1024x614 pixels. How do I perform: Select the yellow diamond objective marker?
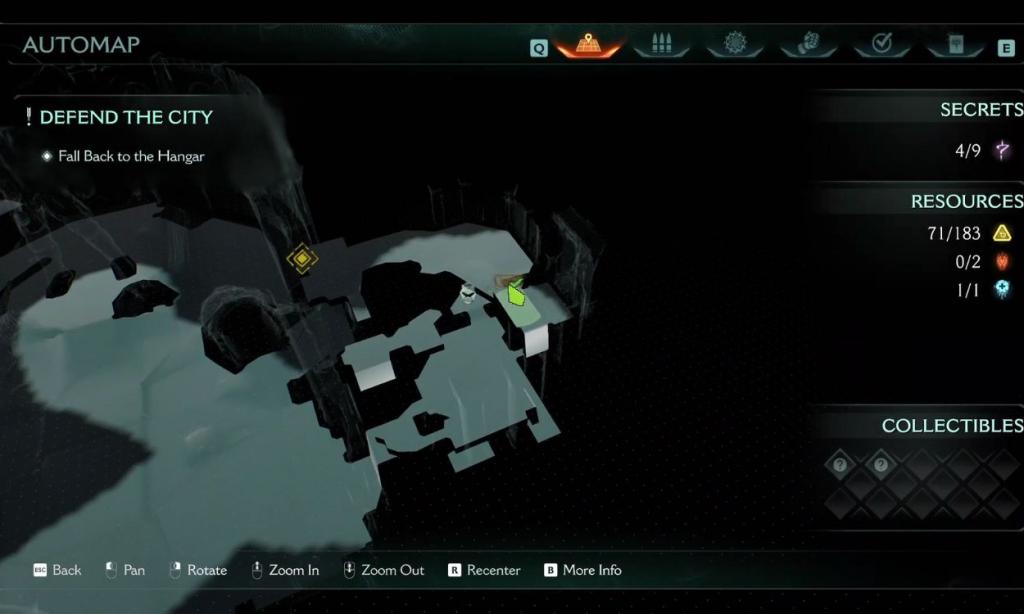tap(302, 259)
